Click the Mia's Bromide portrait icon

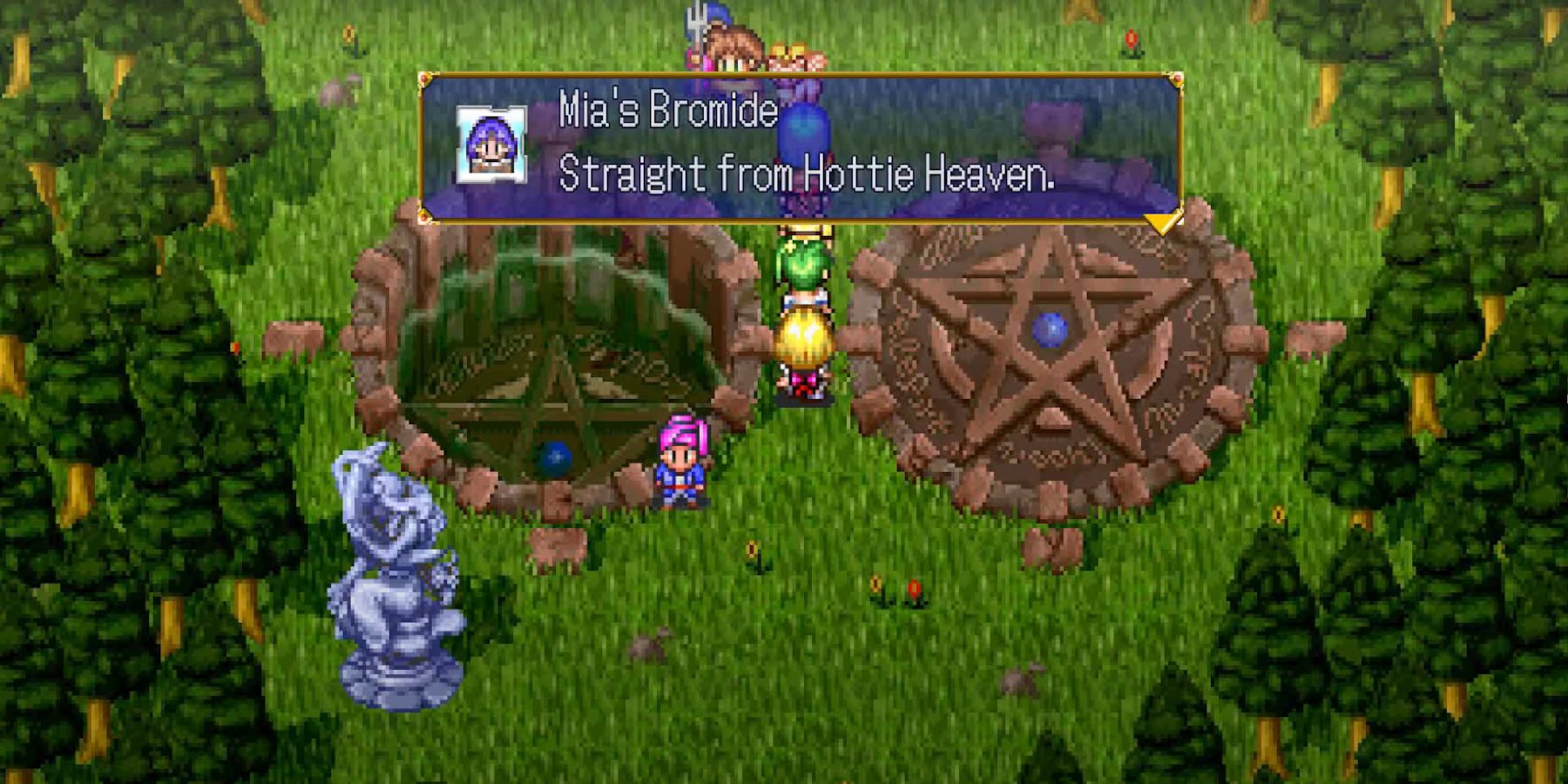click(x=491, y=145)
